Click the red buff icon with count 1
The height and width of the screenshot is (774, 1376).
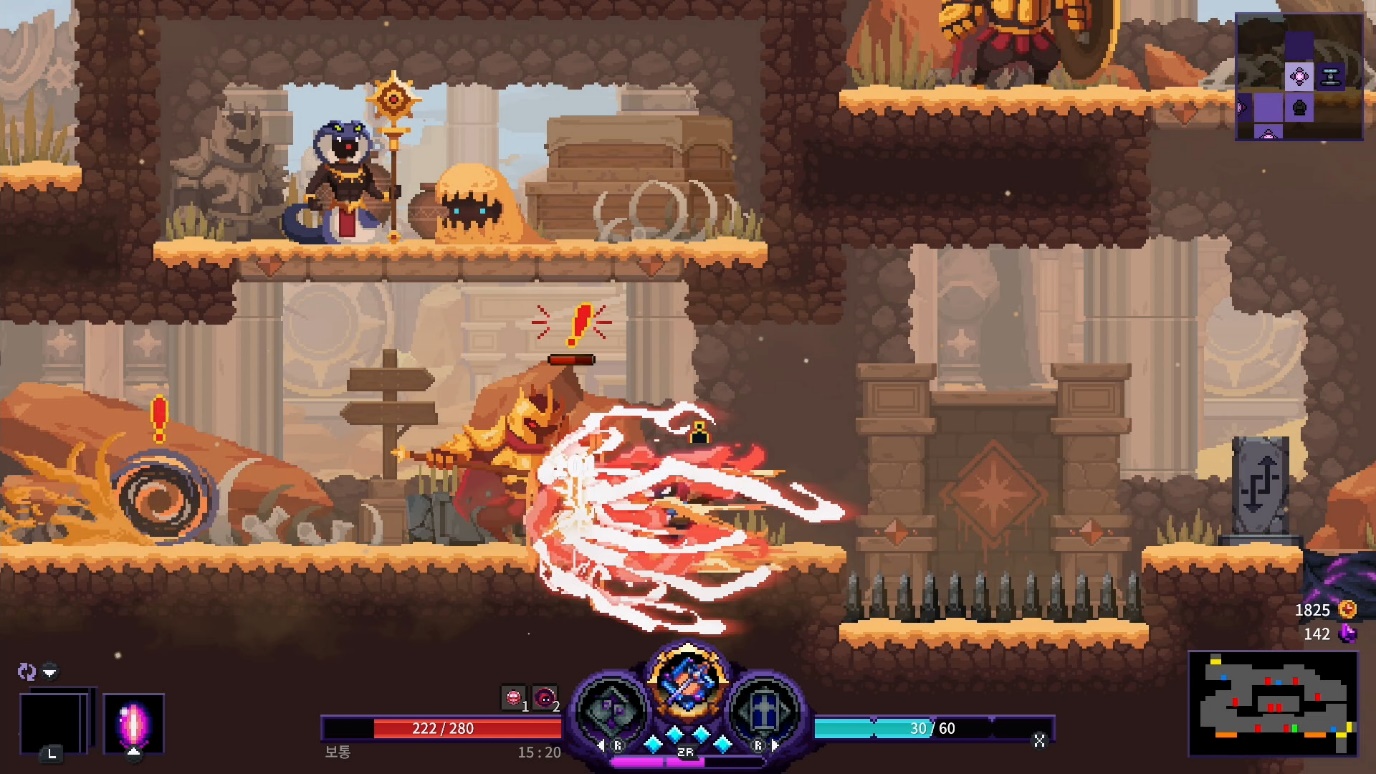(514, 697)
